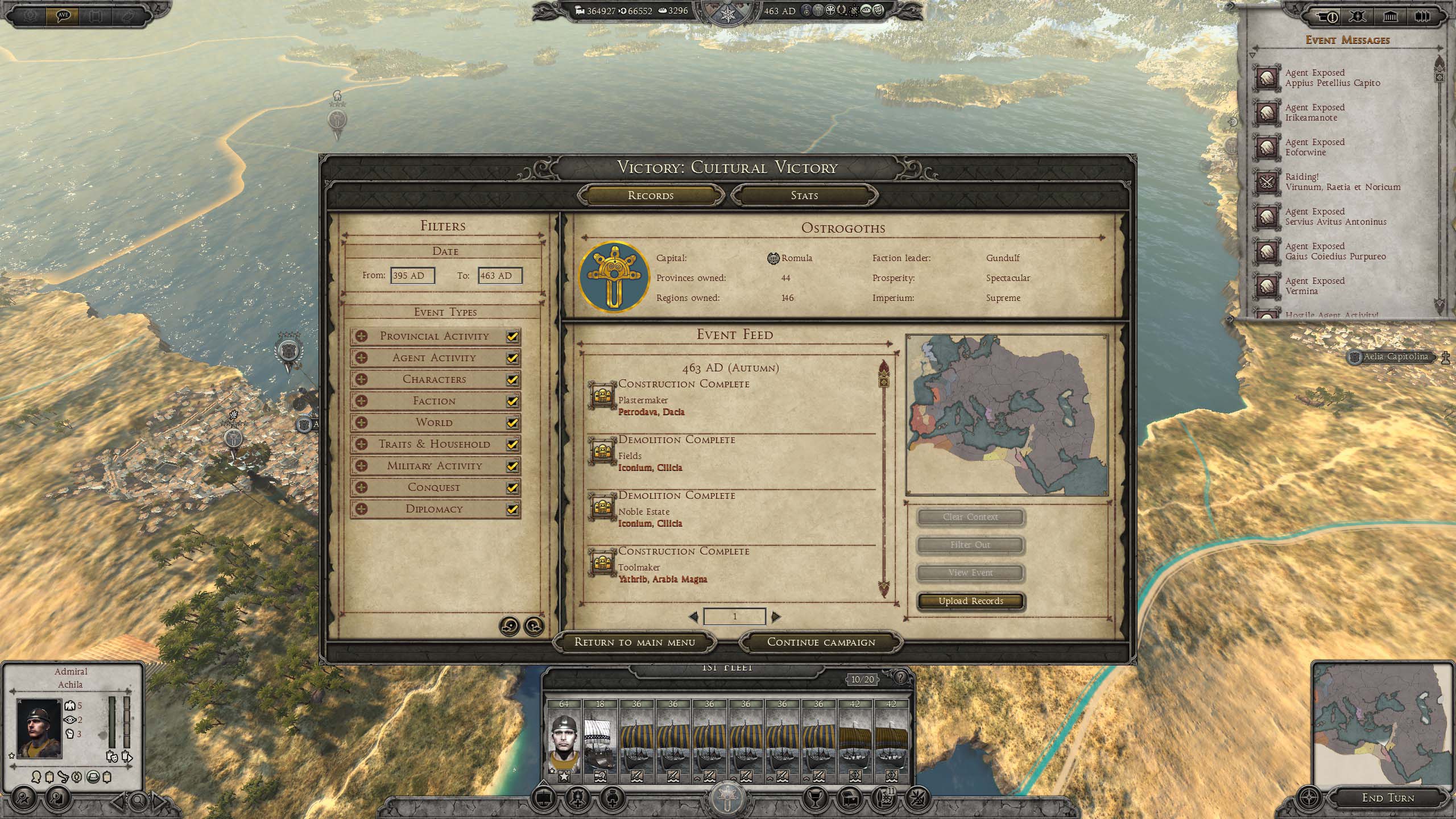Screen dimensions: 1456x819
Task: Open Agent Exposed message for Eoforwine
Action: (1314, 147)
